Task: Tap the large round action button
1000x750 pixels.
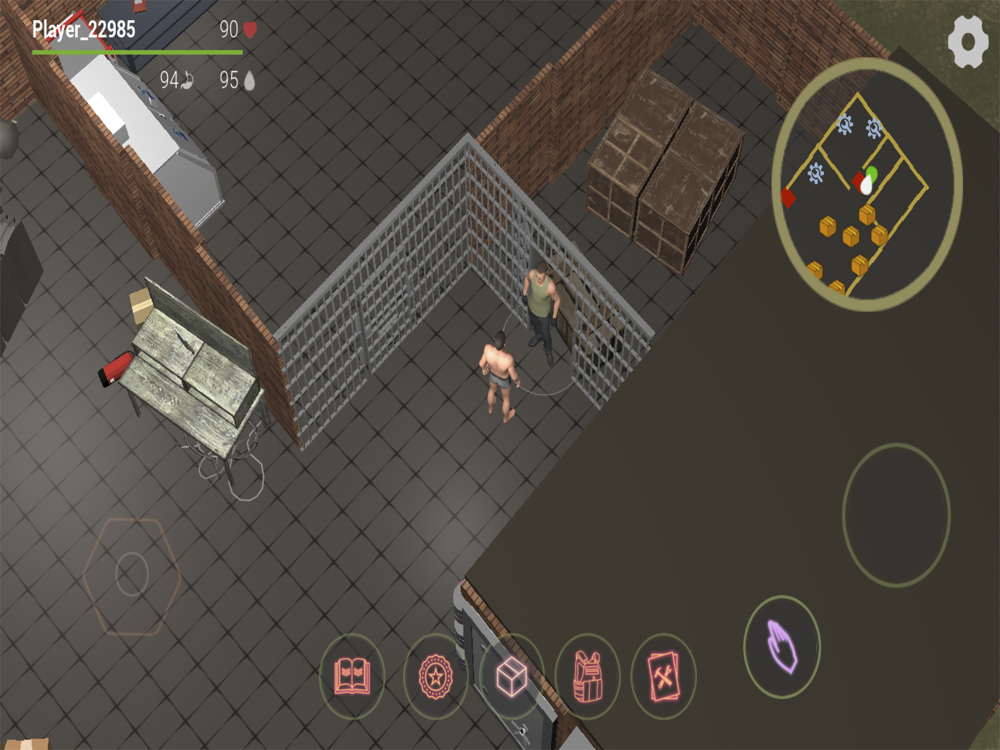Action: pyautogui.click(x=896, y=515)
